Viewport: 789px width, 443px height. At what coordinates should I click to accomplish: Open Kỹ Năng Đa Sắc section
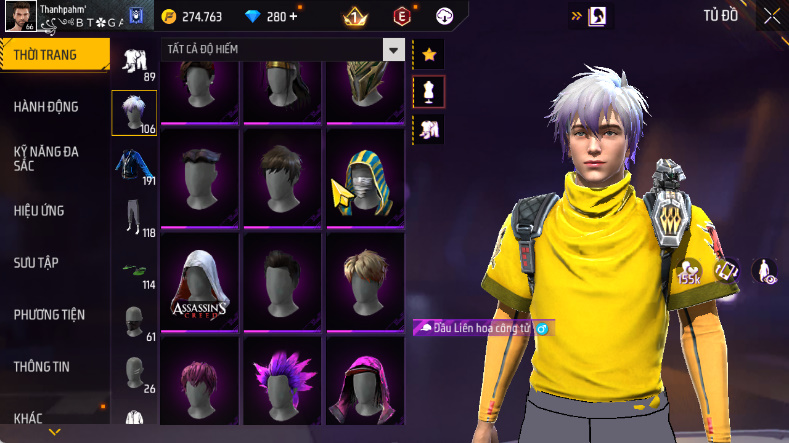click(47, 158)
